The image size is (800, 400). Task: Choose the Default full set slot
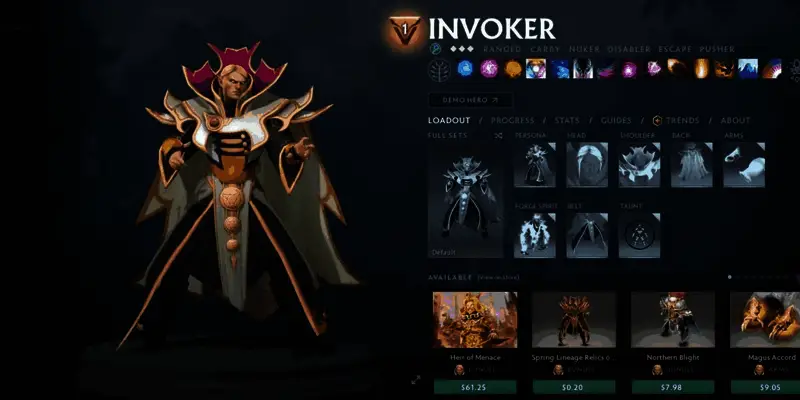(x=466, y=205)
